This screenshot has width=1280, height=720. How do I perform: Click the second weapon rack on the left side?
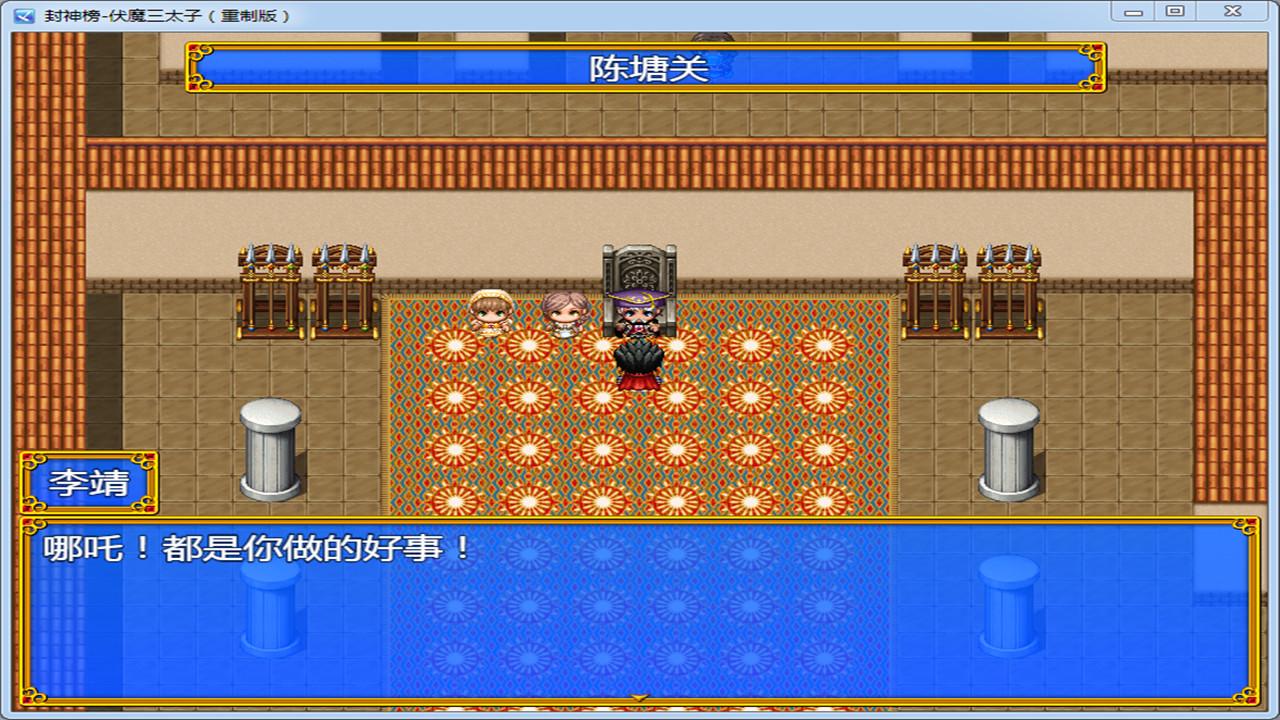click(345, 285)
